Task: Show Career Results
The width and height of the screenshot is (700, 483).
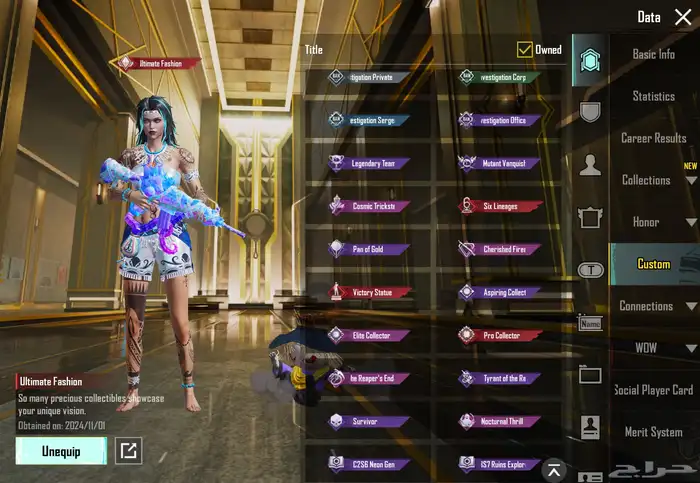Action: pos(653,138)
